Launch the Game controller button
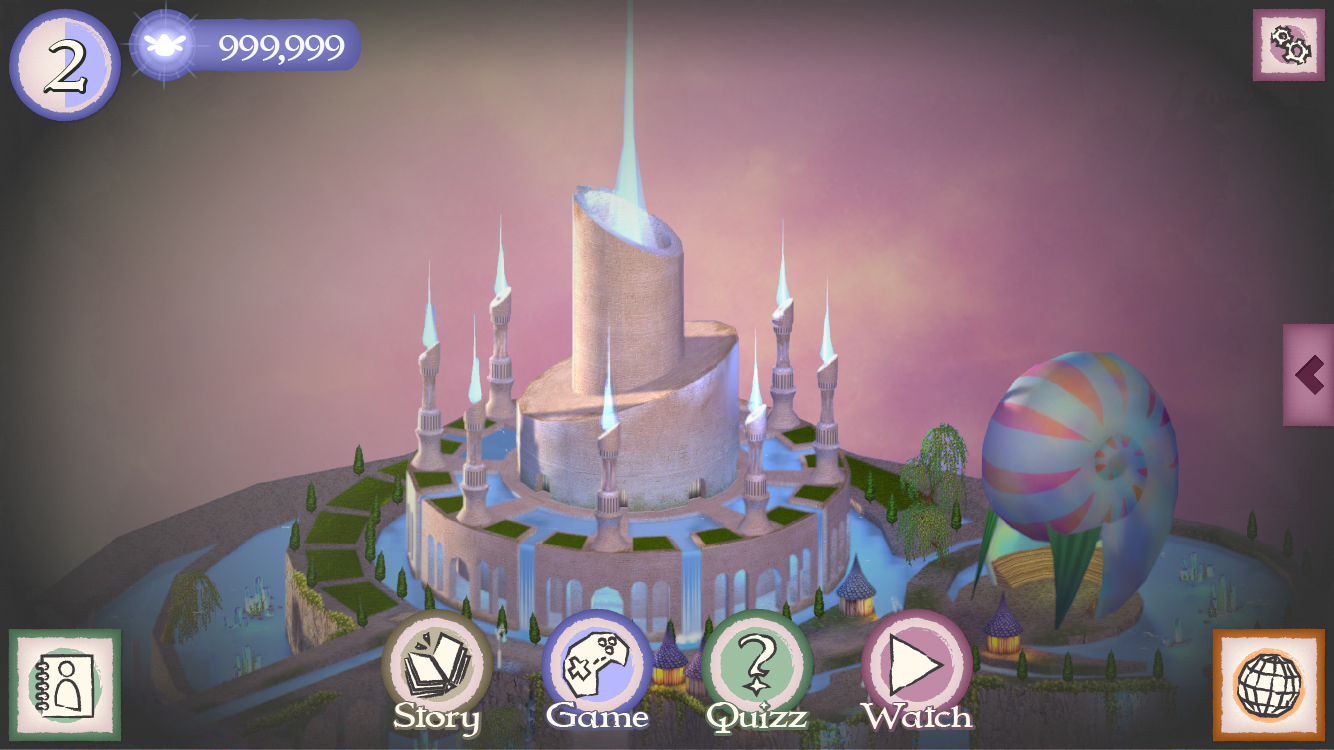The height and width of the screenshot is (750, 1334). 597,664
